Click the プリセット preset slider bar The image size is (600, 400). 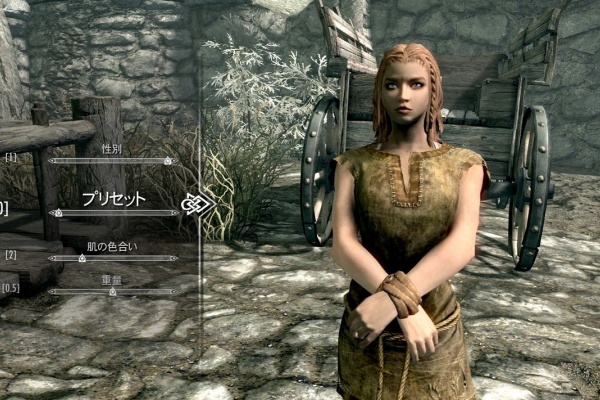pyautogui.click(x=113, y=212)
